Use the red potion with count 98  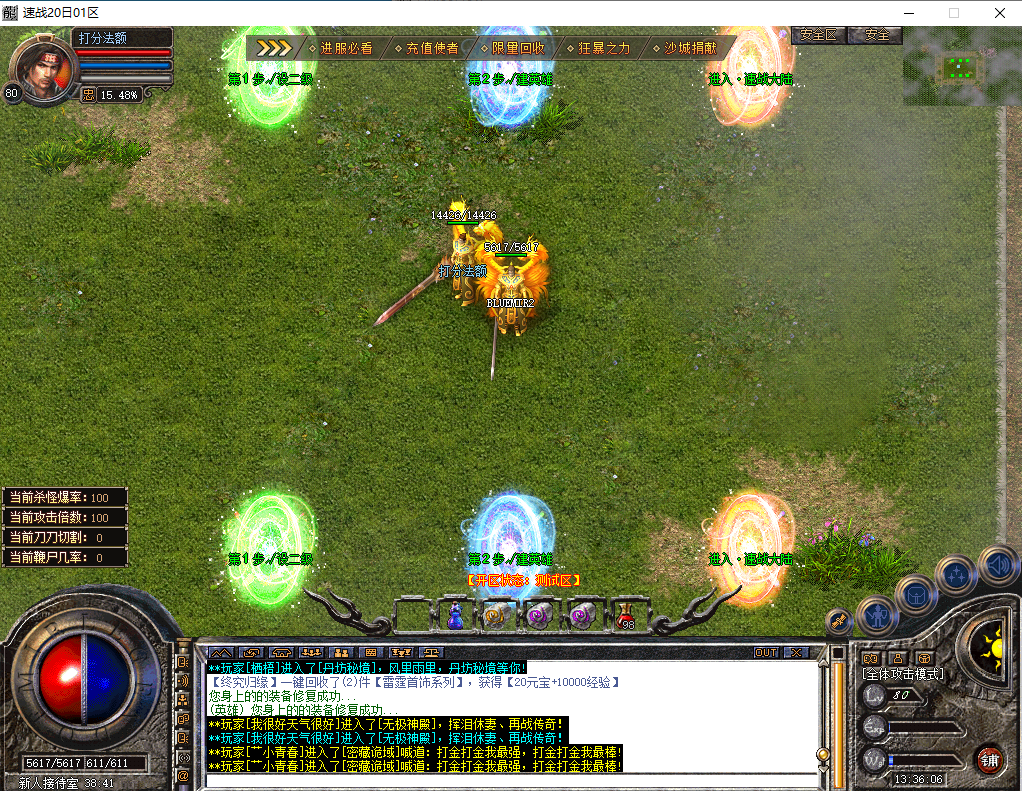coord(626,616)
